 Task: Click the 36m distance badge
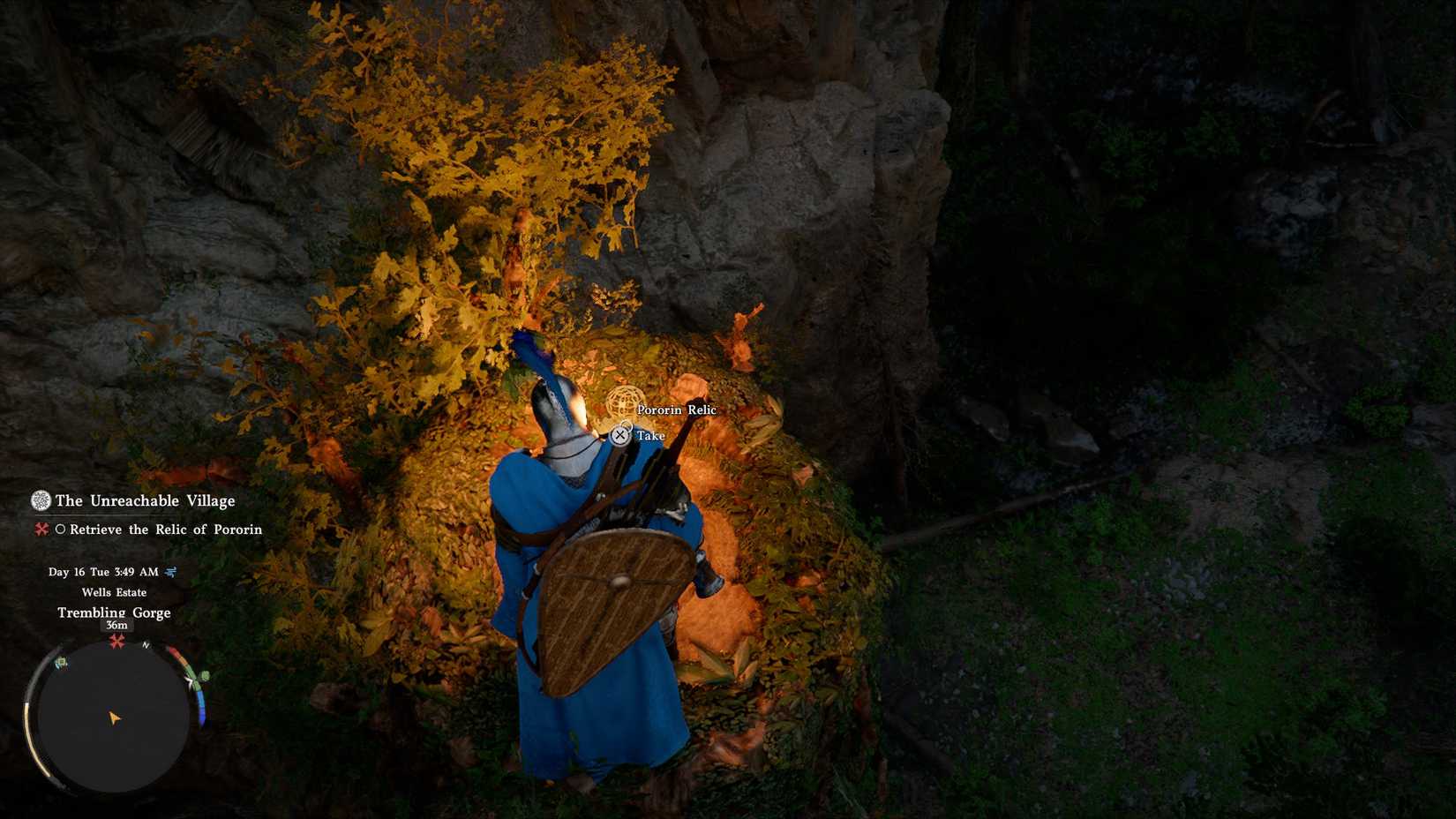[116, 625]
